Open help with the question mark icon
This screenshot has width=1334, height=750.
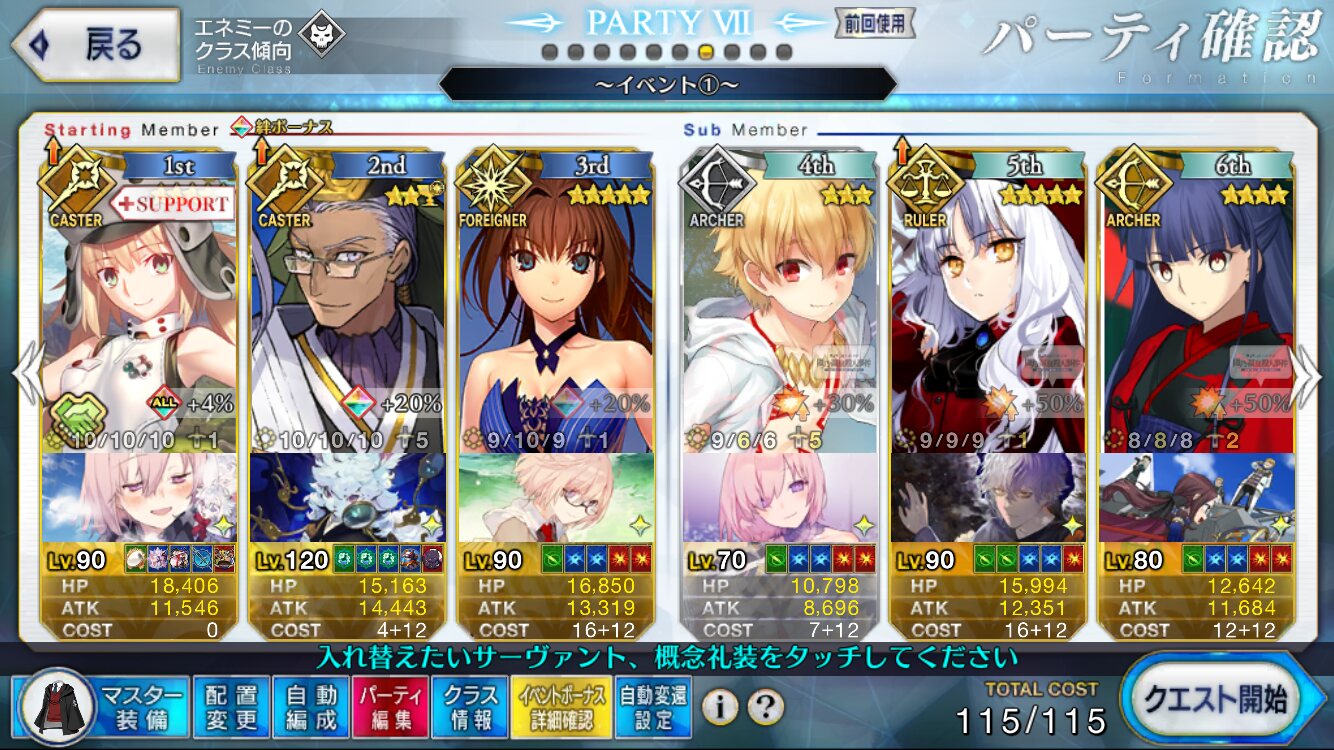click(x=765, y=708)
